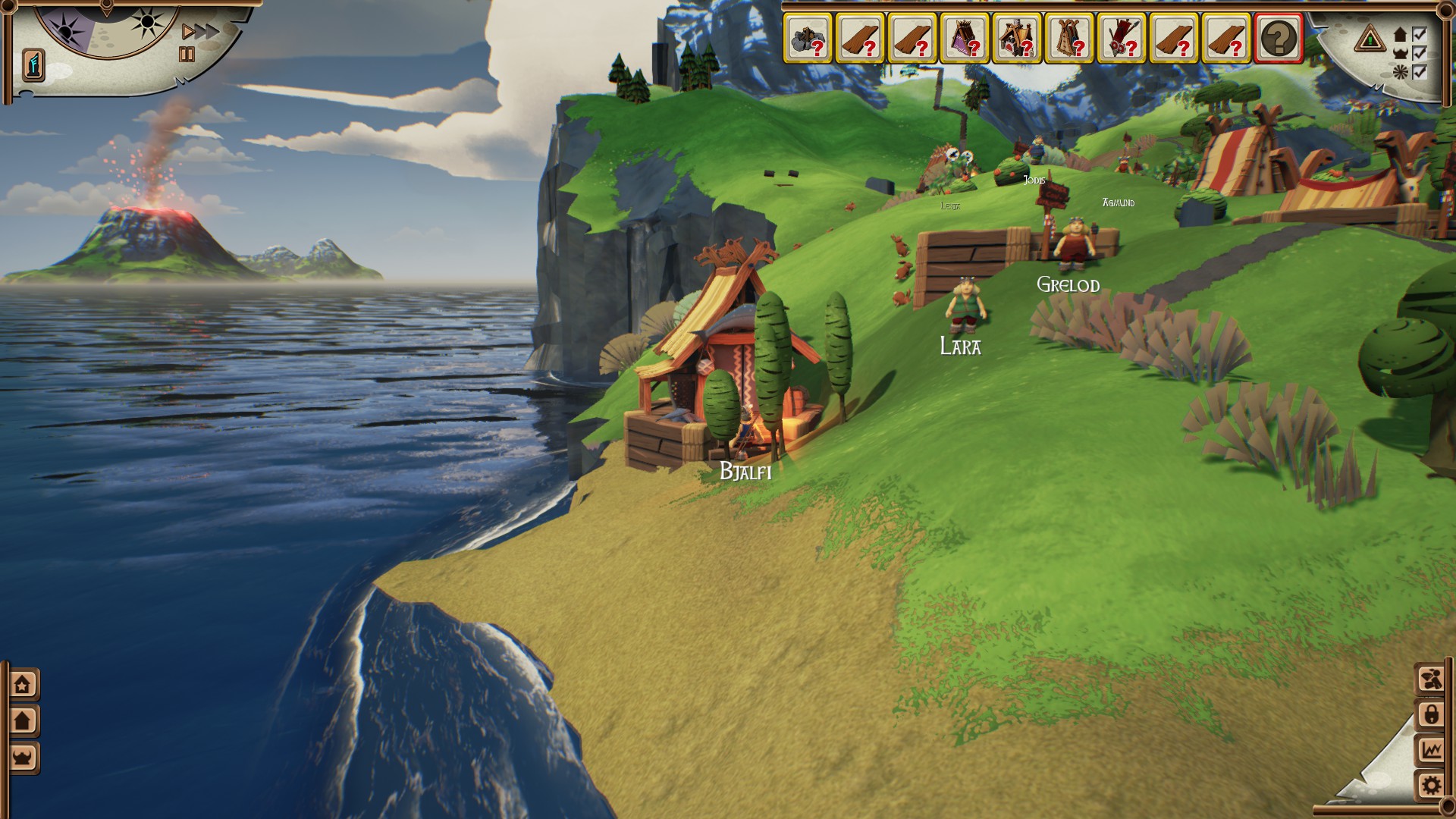Open the star house menu button
The image size is (1456, 819).
(23, 684)
